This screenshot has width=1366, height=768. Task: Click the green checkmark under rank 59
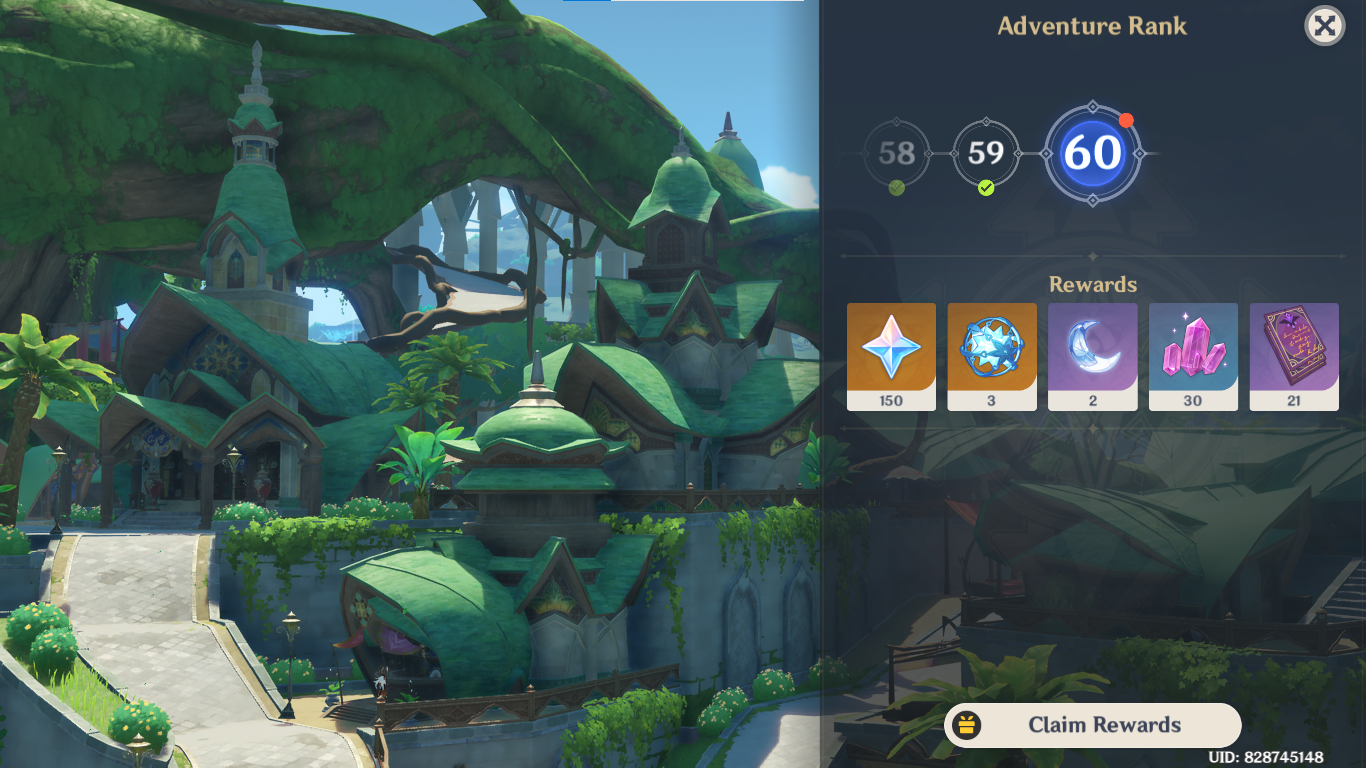coord(987,187)
